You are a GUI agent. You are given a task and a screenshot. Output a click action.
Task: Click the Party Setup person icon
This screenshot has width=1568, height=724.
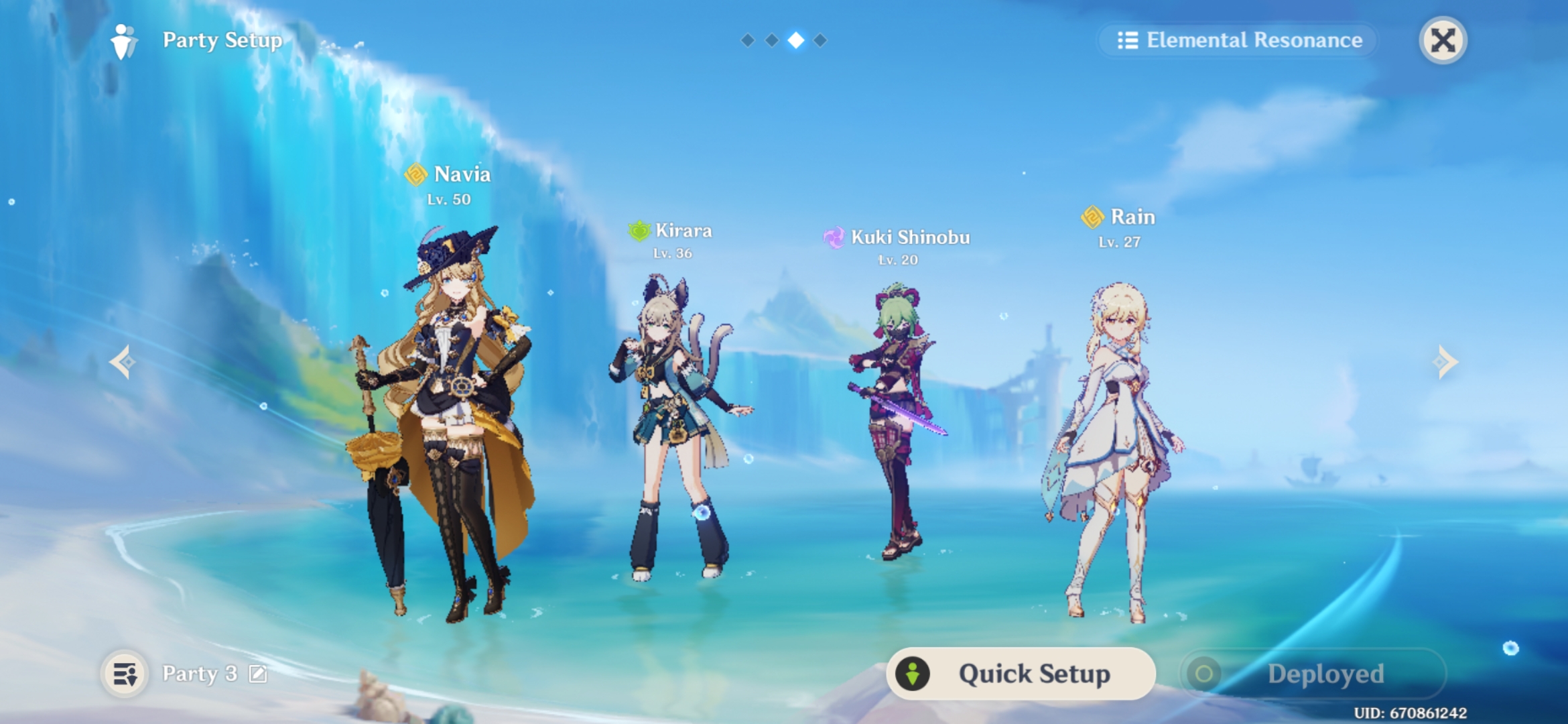click(x=122, y=40)
